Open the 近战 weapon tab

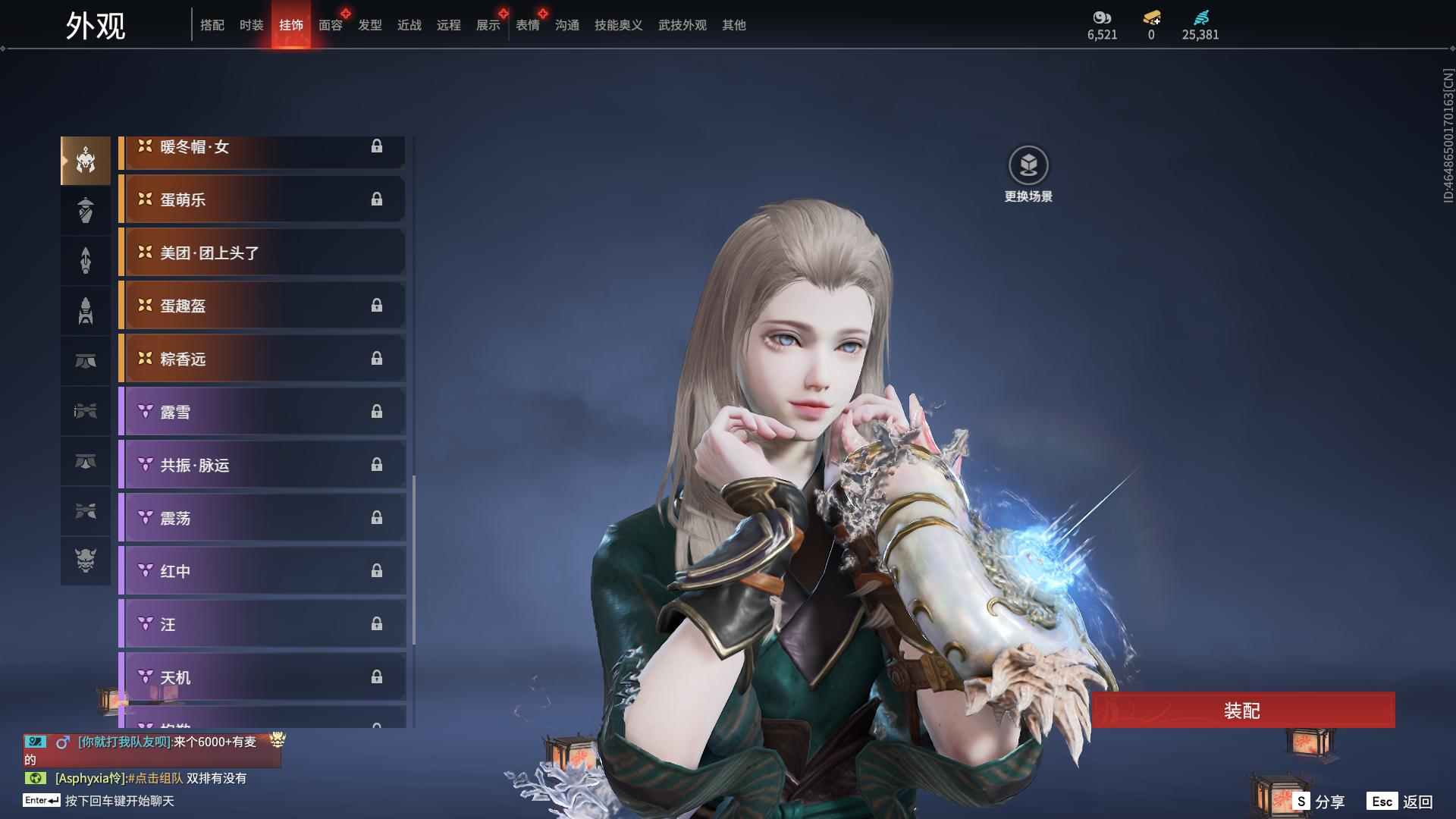click(x=409, y=25)
